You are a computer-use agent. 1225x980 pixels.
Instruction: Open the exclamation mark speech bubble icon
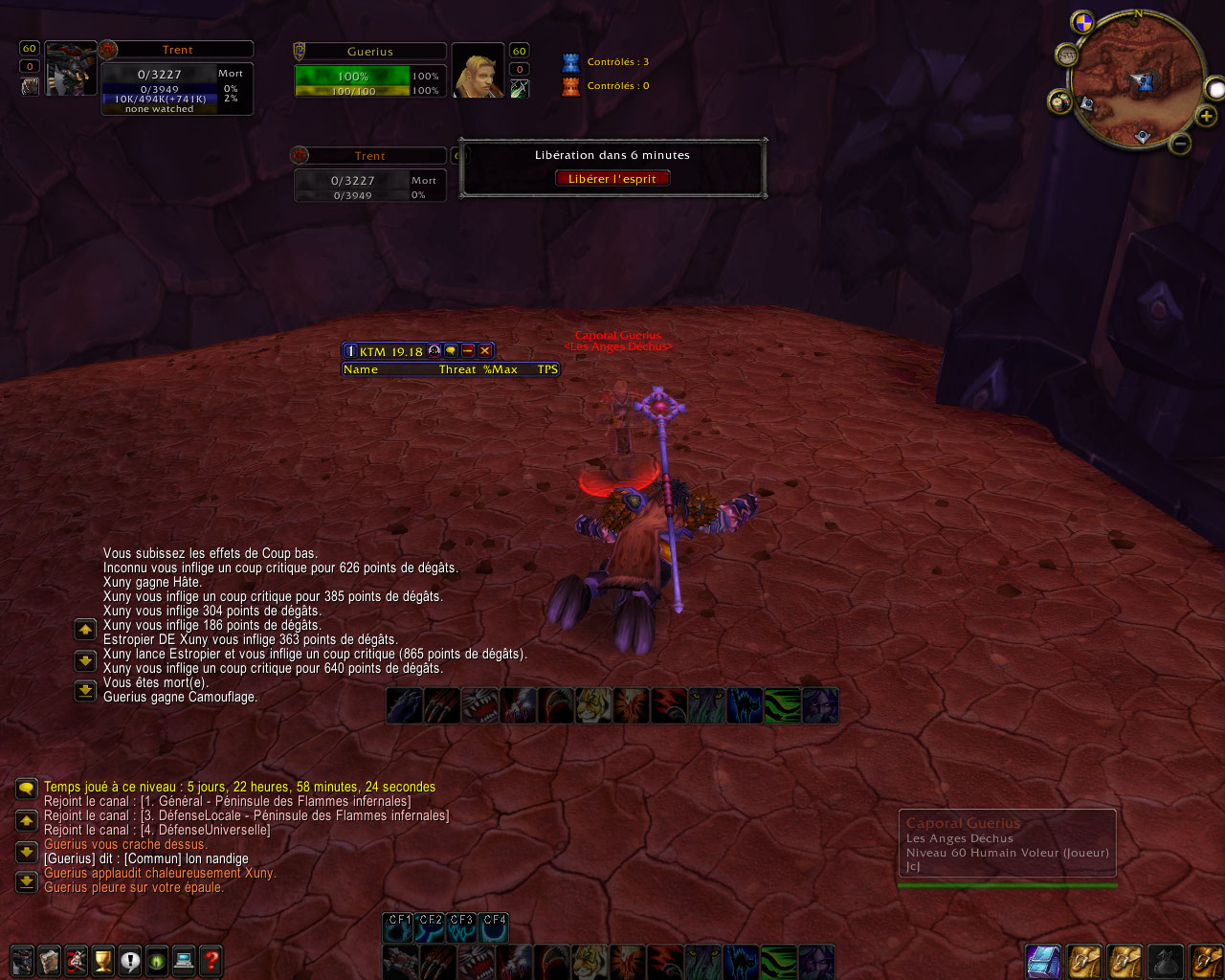coord(130,960)
